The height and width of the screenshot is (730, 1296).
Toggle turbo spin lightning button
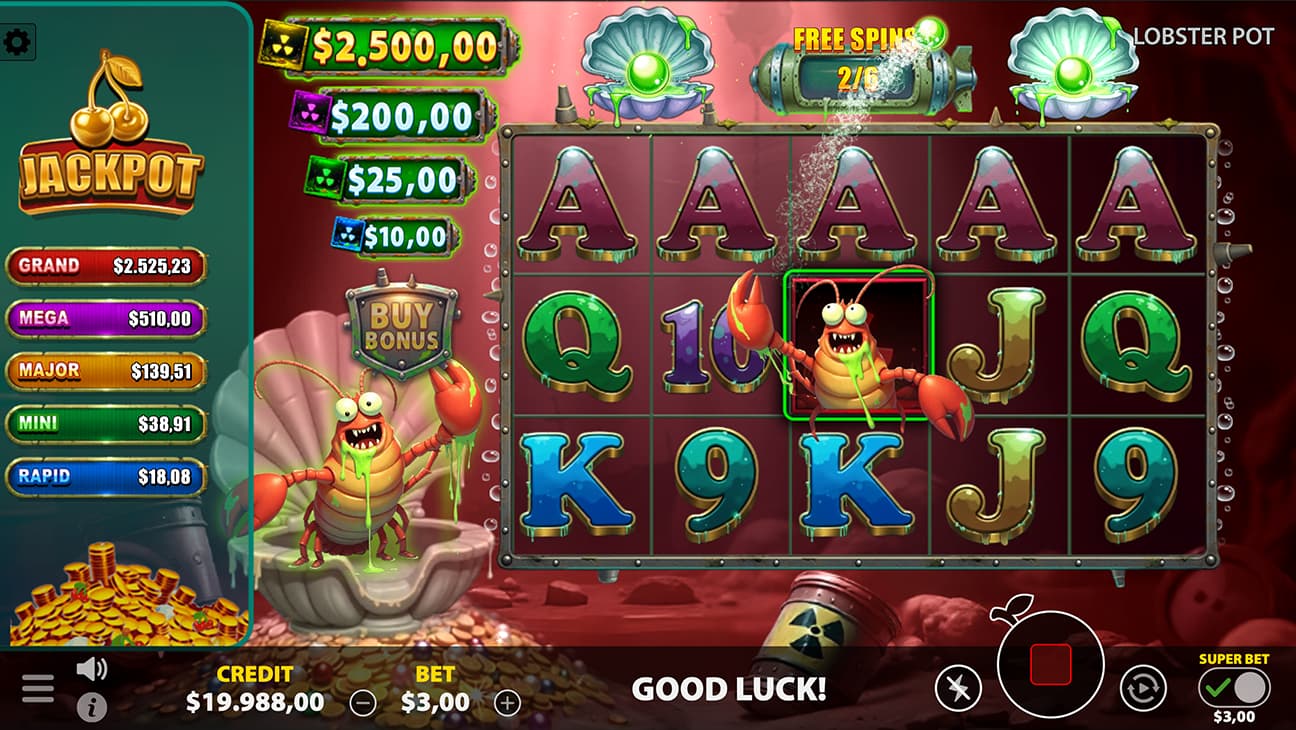958,689
